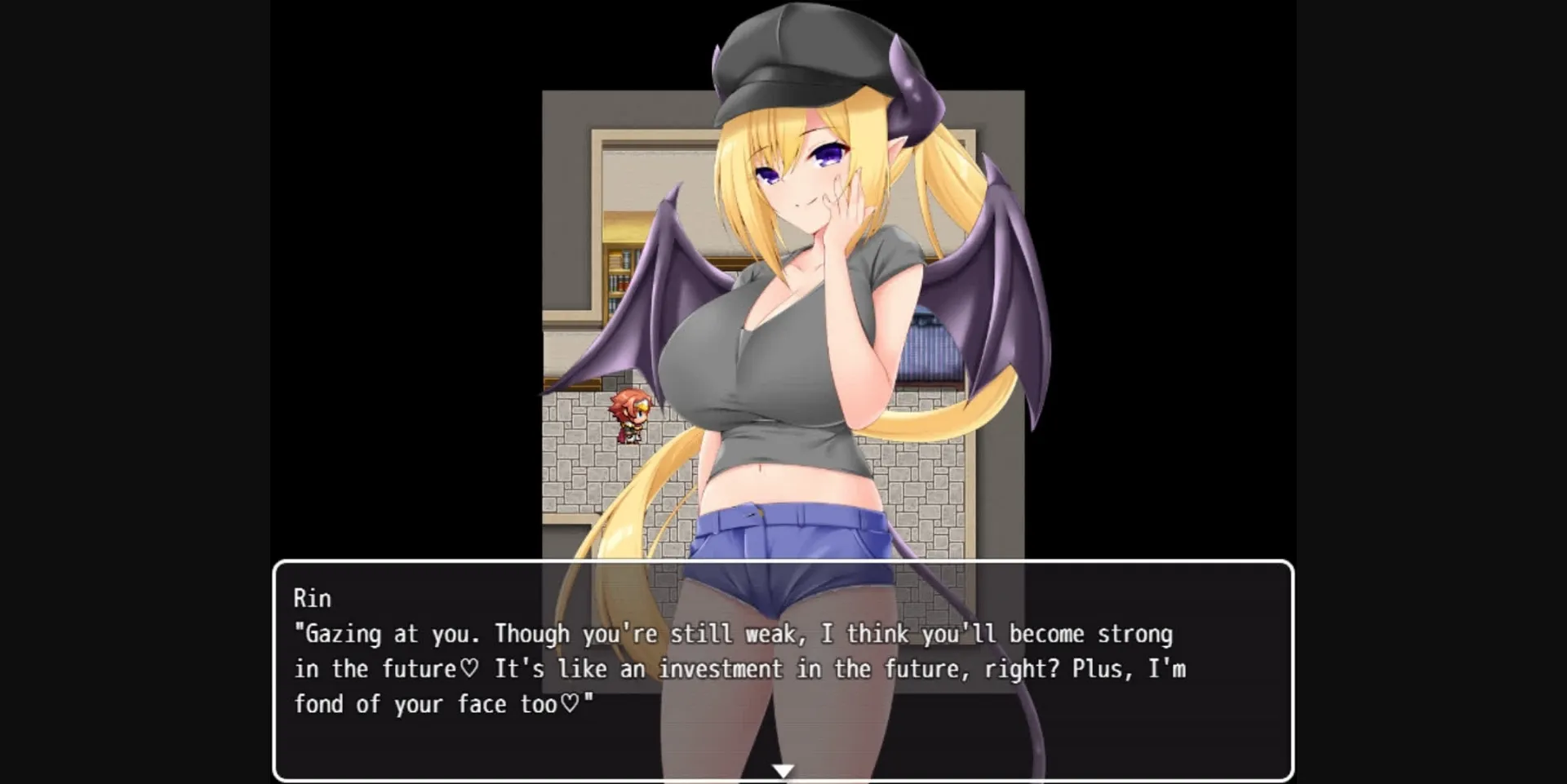Click the heart symbol after 'too'
Image resolution: width=1567 pixels, height=784 pixels.
point(571,703)
